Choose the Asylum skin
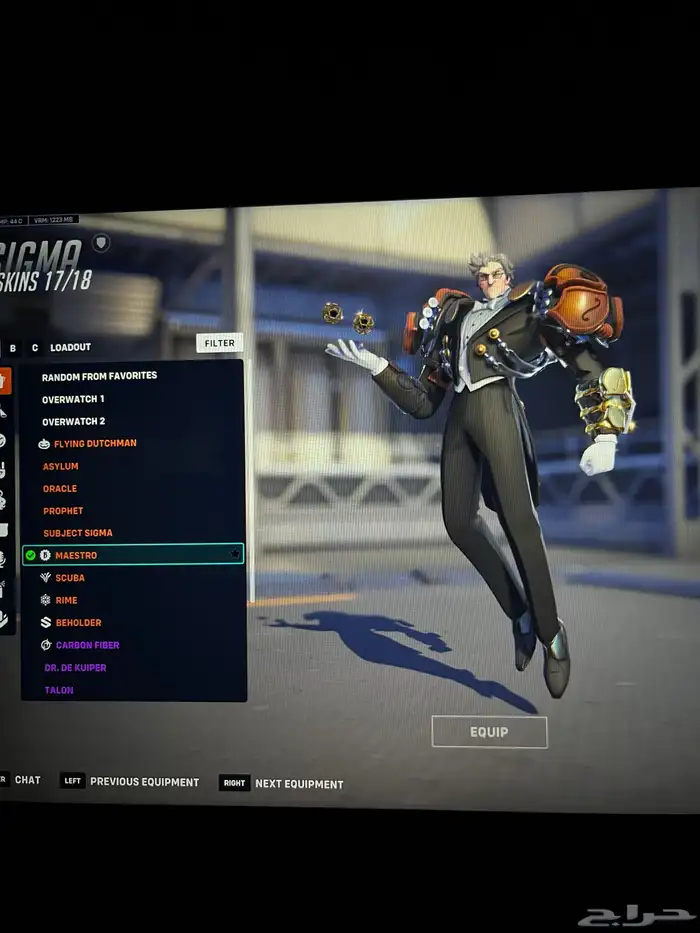Viewport: 700px width, 933px height. (60, 466)
